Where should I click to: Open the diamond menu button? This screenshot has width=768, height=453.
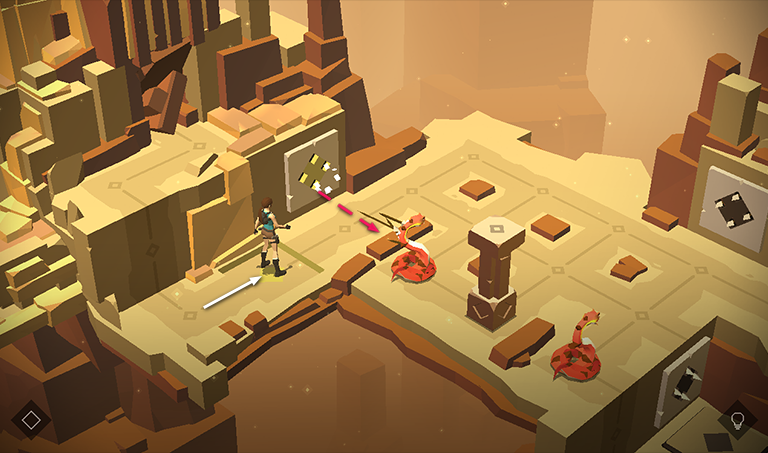pyautogui.click(x=31, y=419)
